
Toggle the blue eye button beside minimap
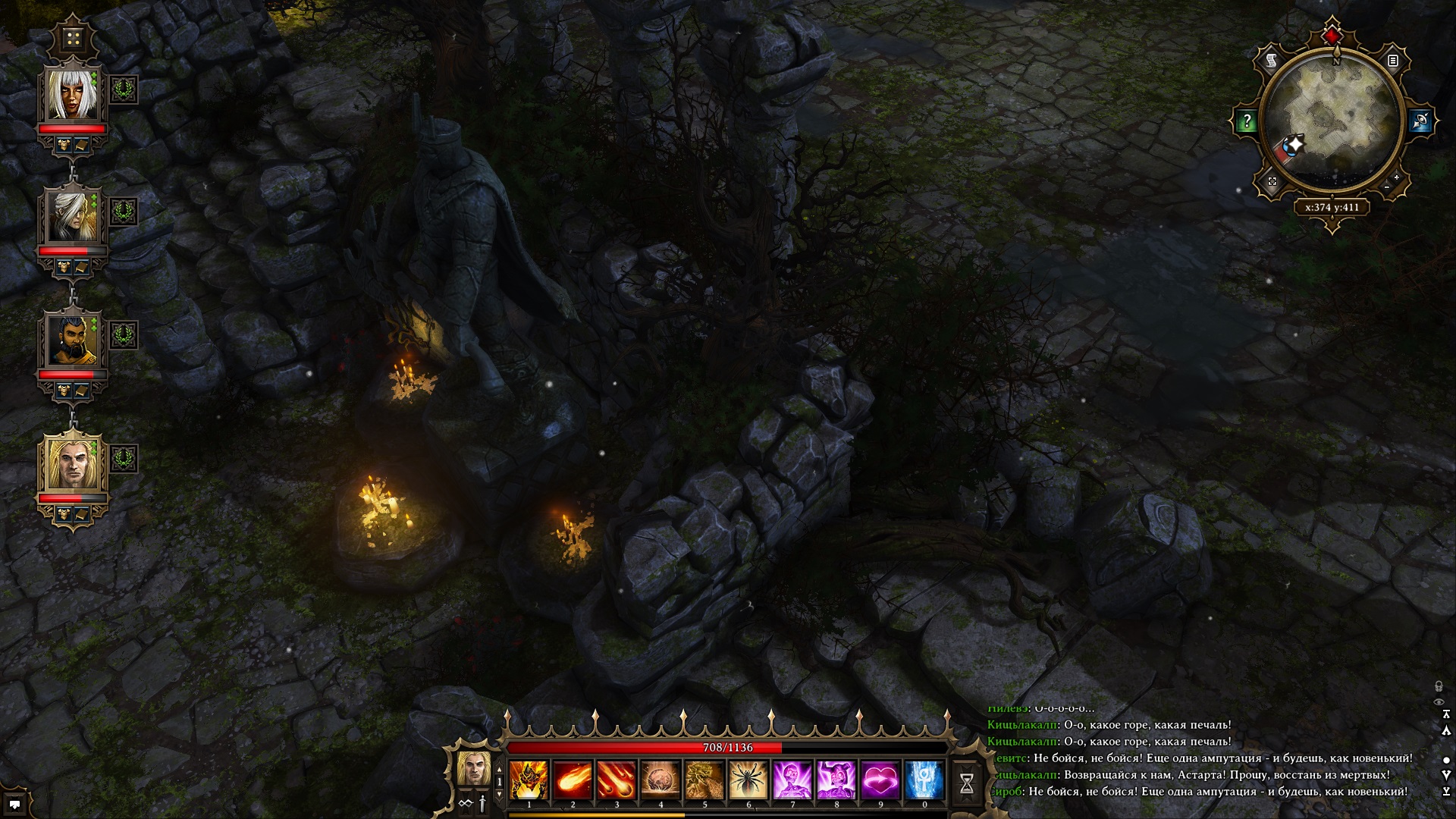(1420, 121)
